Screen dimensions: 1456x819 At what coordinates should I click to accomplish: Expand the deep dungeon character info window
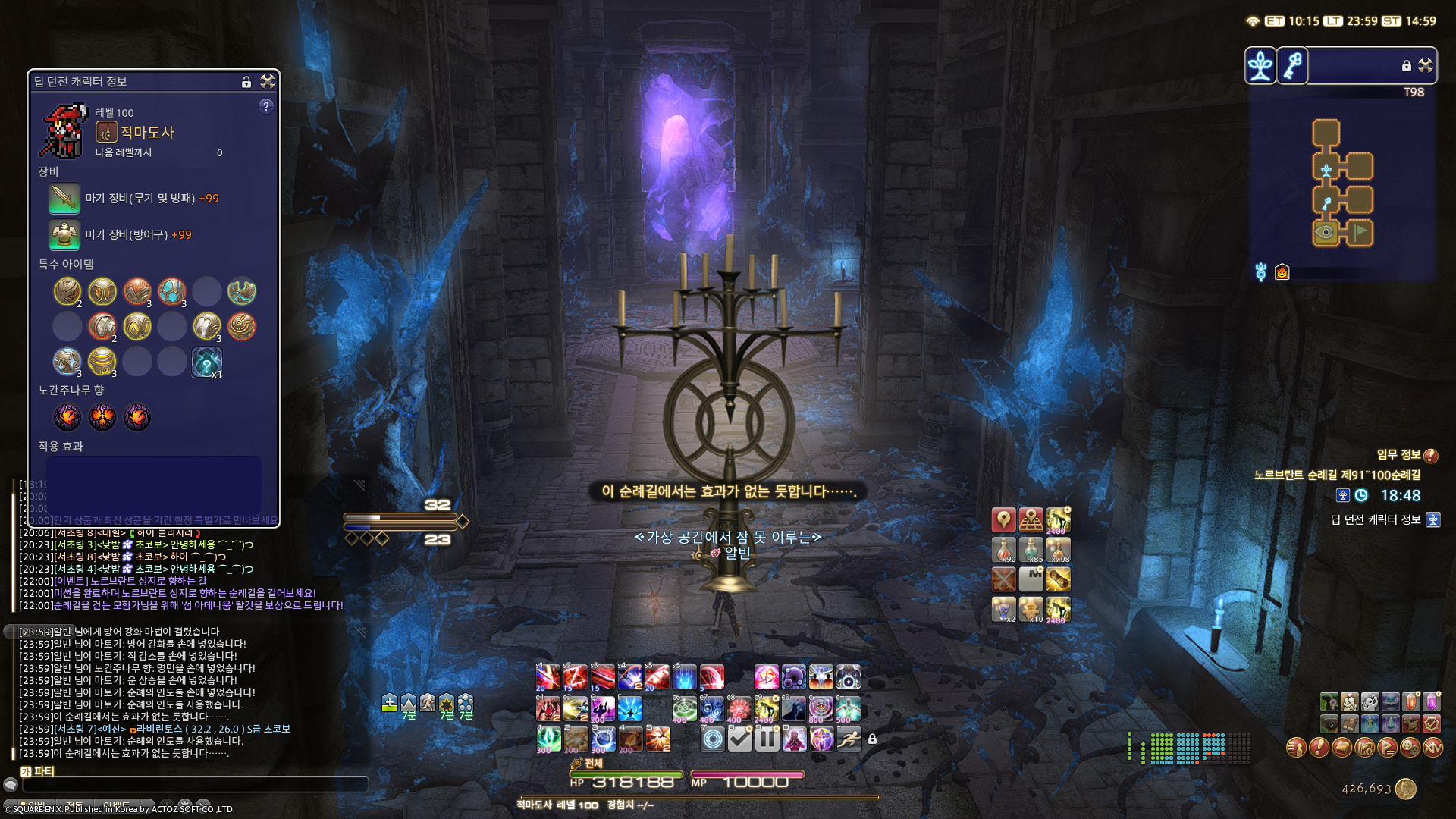click(267, 82)
